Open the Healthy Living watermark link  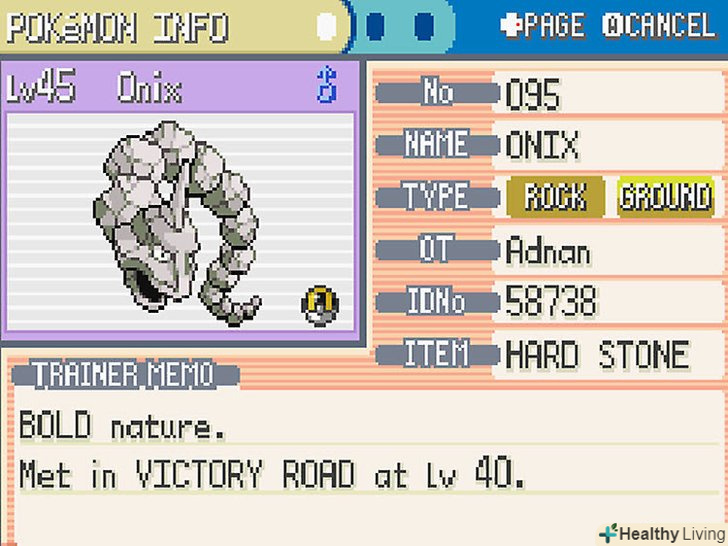pyautogui.click(x=660, y=532)
